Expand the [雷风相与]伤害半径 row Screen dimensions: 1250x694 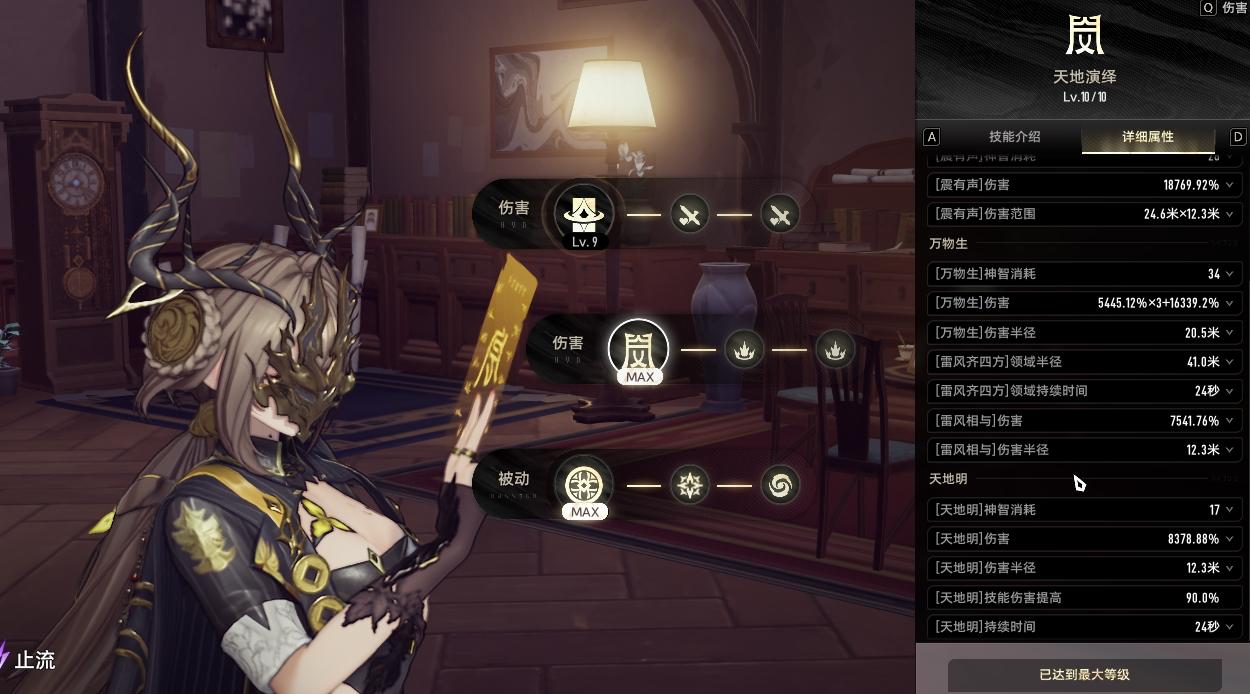(1084, 450)
